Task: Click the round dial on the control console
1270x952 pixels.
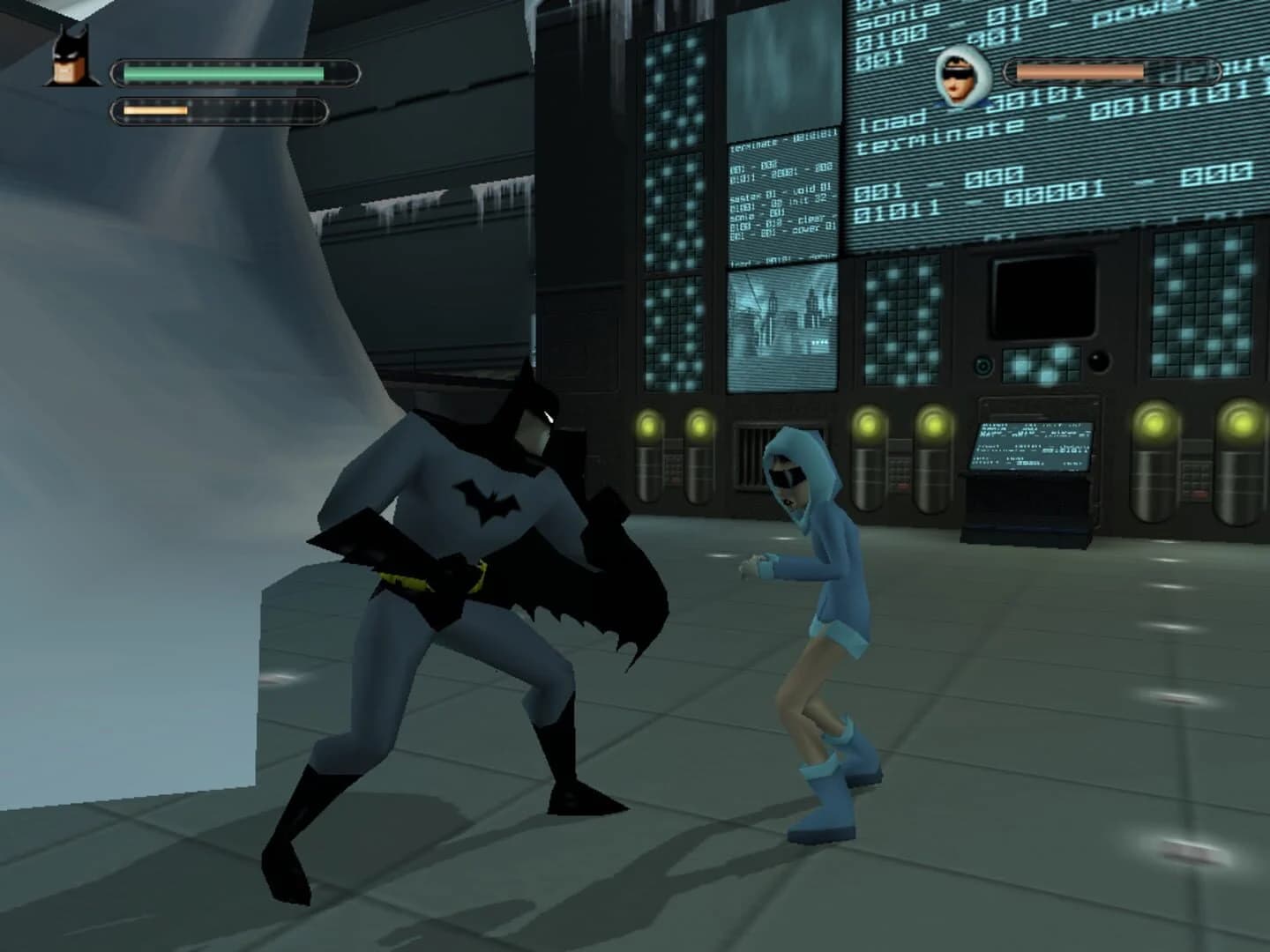Action: [x=982, y=367]
